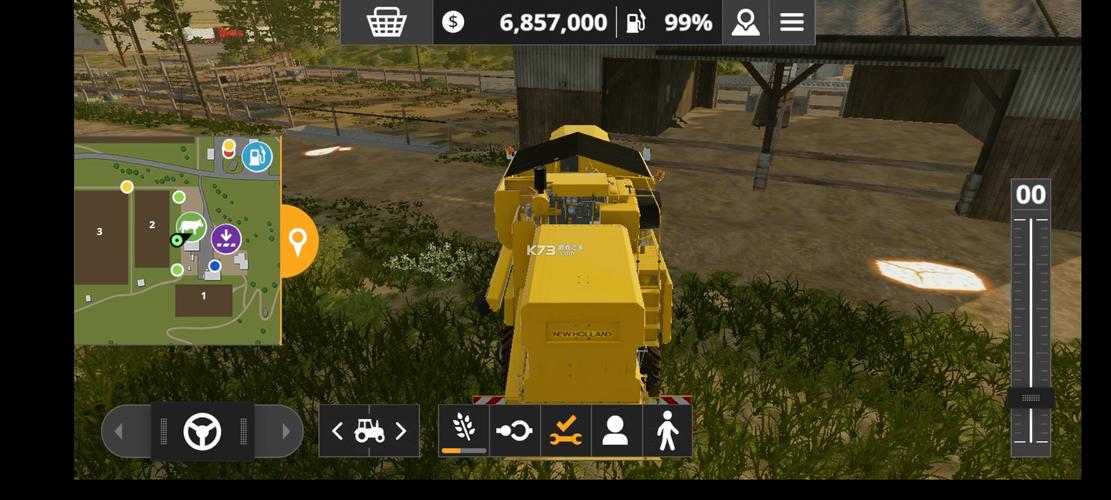Click the steering wheel control
The width and height of the screenshot is (1111, 500).
tap(202, 432)
